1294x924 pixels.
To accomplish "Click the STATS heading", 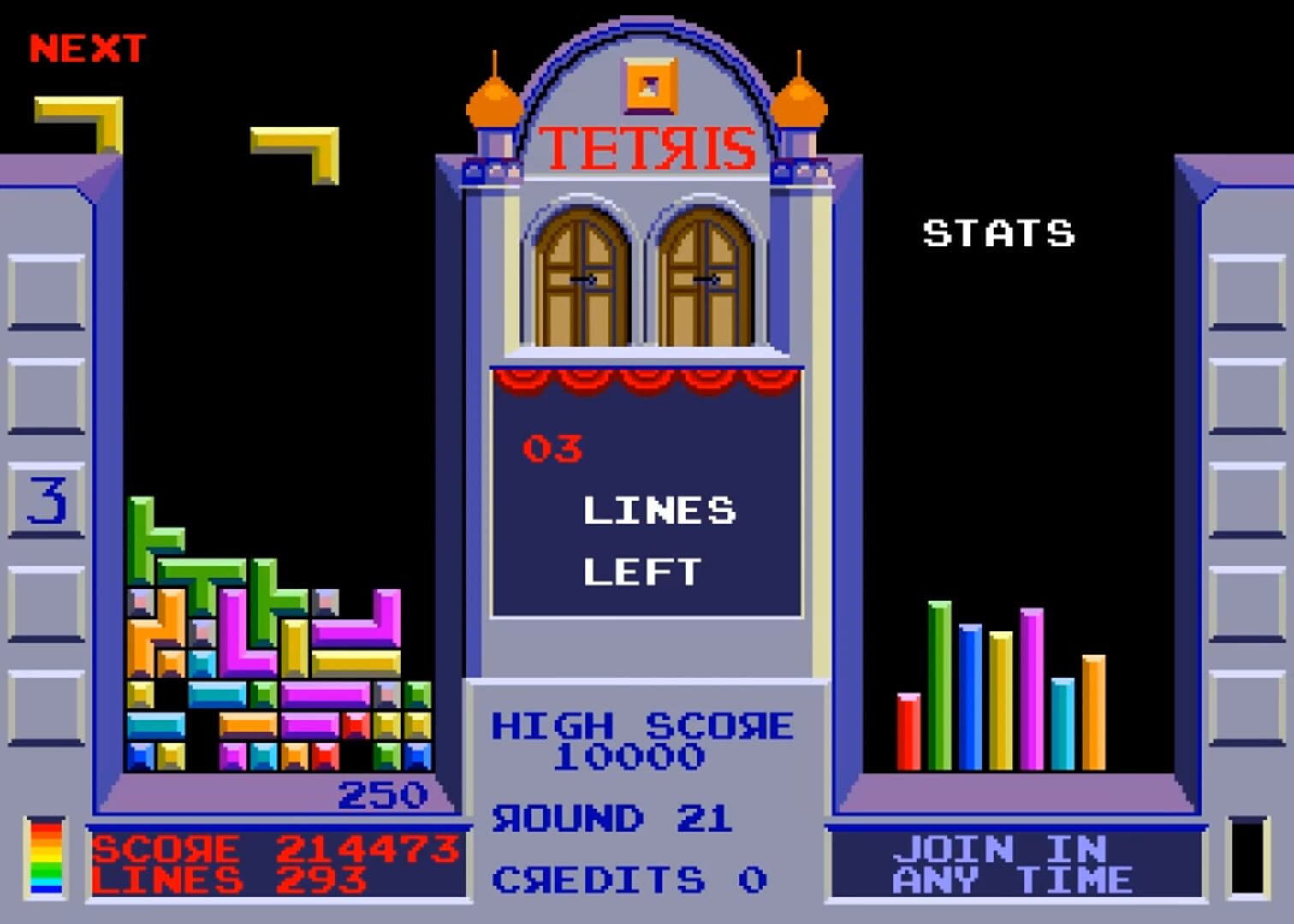I will click(x=1000, y=233).
